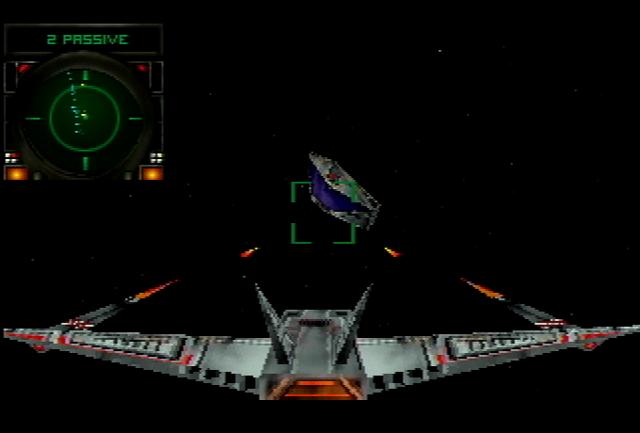Select the 2 PASSIVE radar mode label
Screen dimensions: 640x433
click(x=86, y=40)
